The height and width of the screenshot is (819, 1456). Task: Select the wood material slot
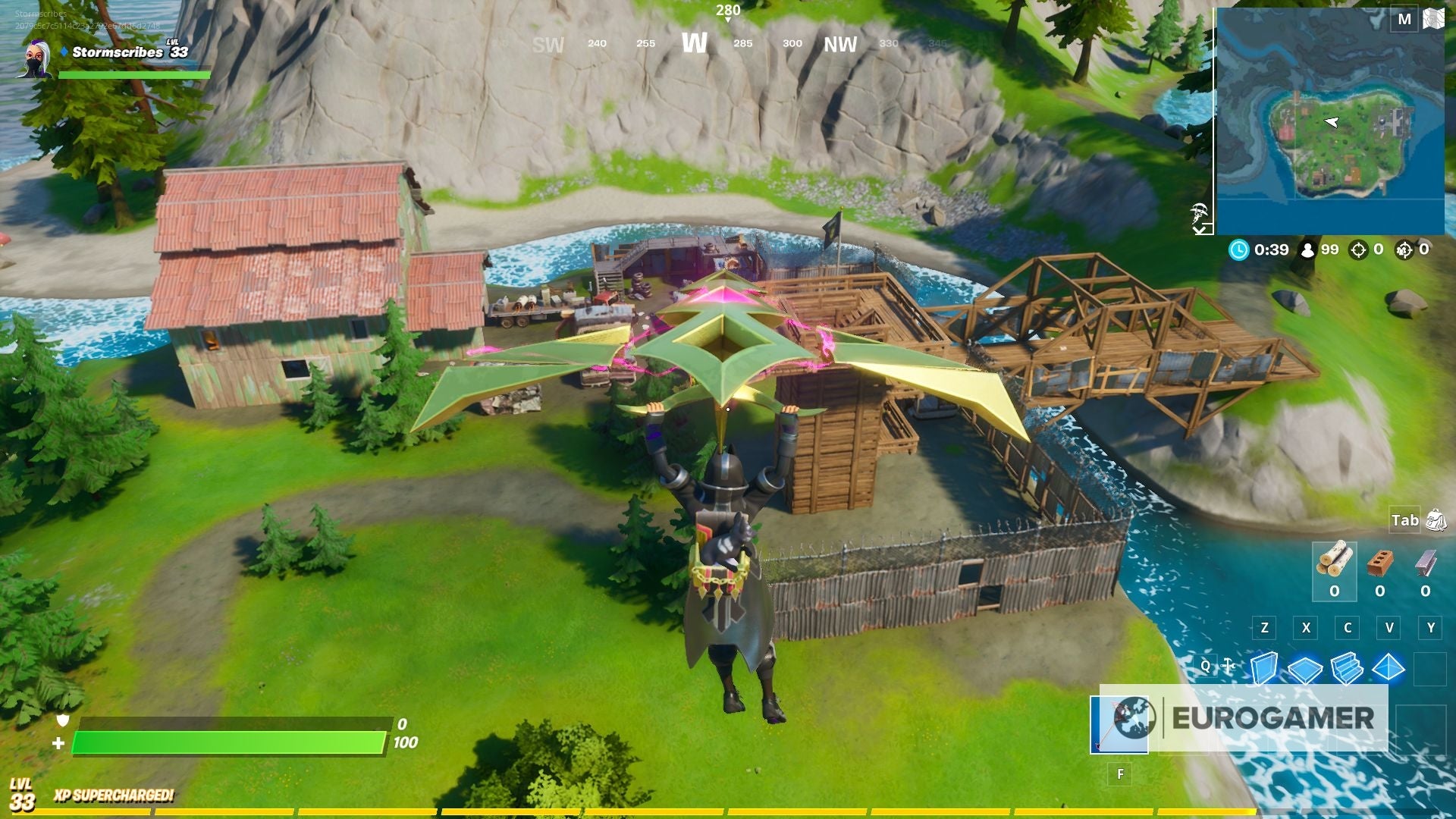1335,560
